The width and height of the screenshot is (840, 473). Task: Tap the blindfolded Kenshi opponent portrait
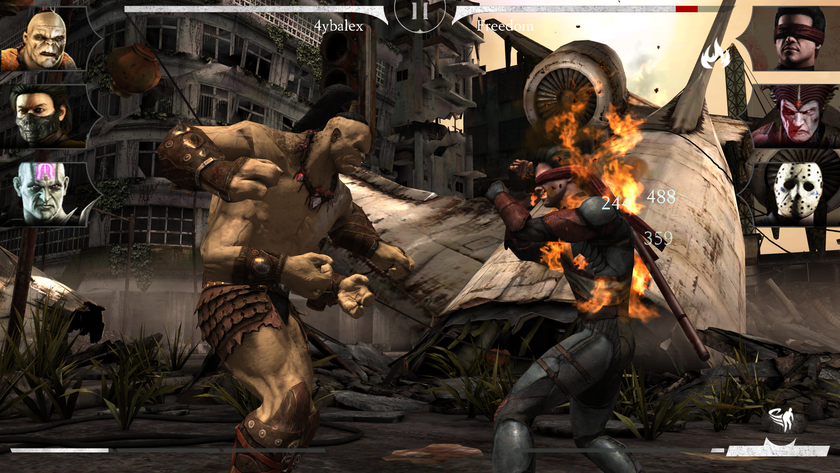coord(799,40)
